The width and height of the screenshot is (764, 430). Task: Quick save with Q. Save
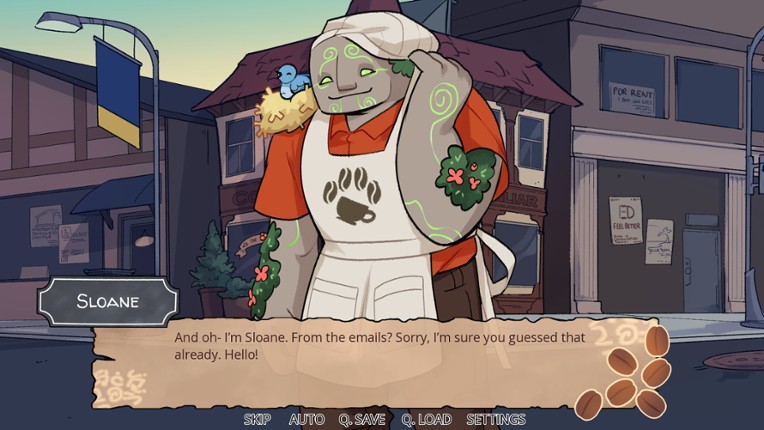click(x=363, y=420)
